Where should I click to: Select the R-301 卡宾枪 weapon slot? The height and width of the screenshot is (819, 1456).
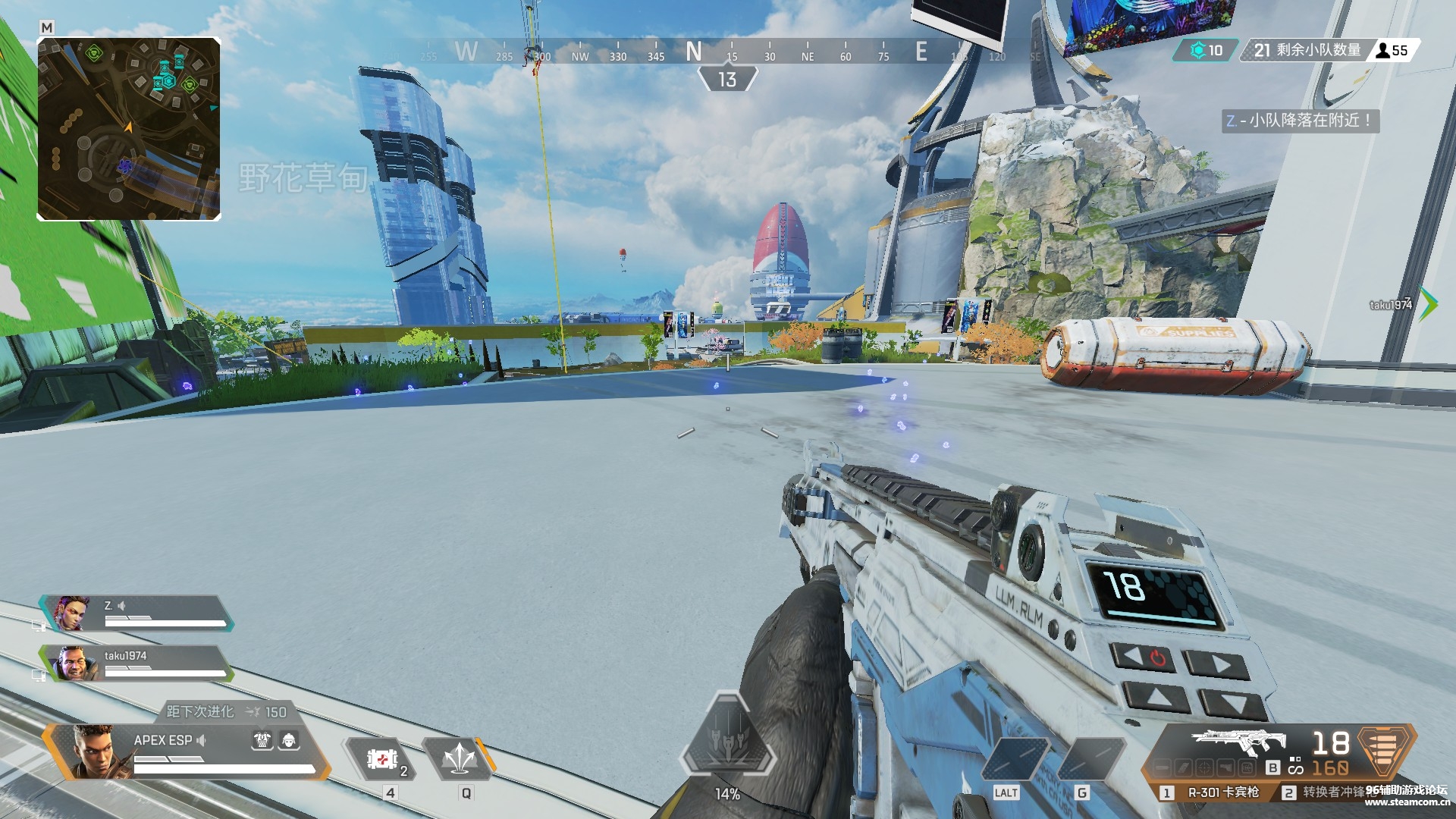(1215, 792)
